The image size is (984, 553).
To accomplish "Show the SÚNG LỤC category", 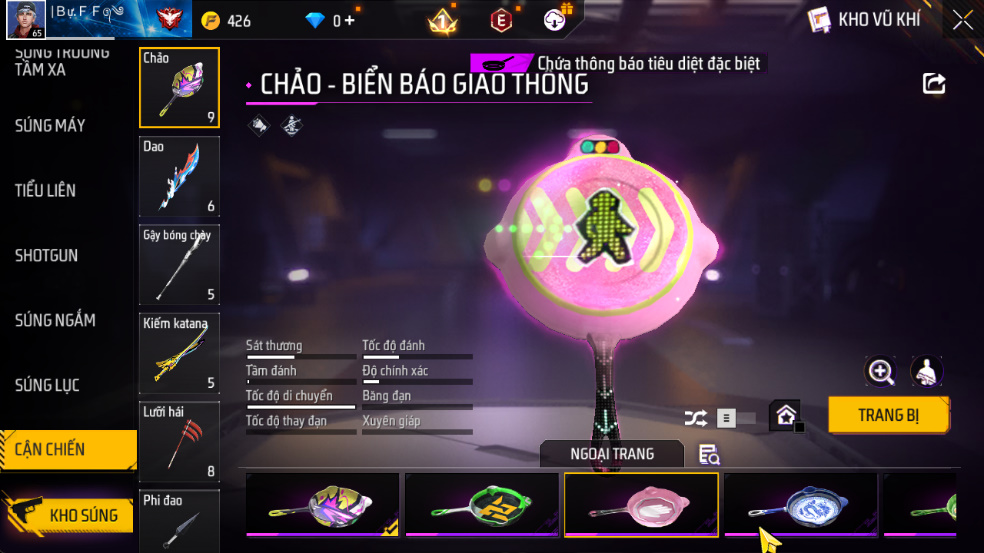I will (x=47, y=385).
